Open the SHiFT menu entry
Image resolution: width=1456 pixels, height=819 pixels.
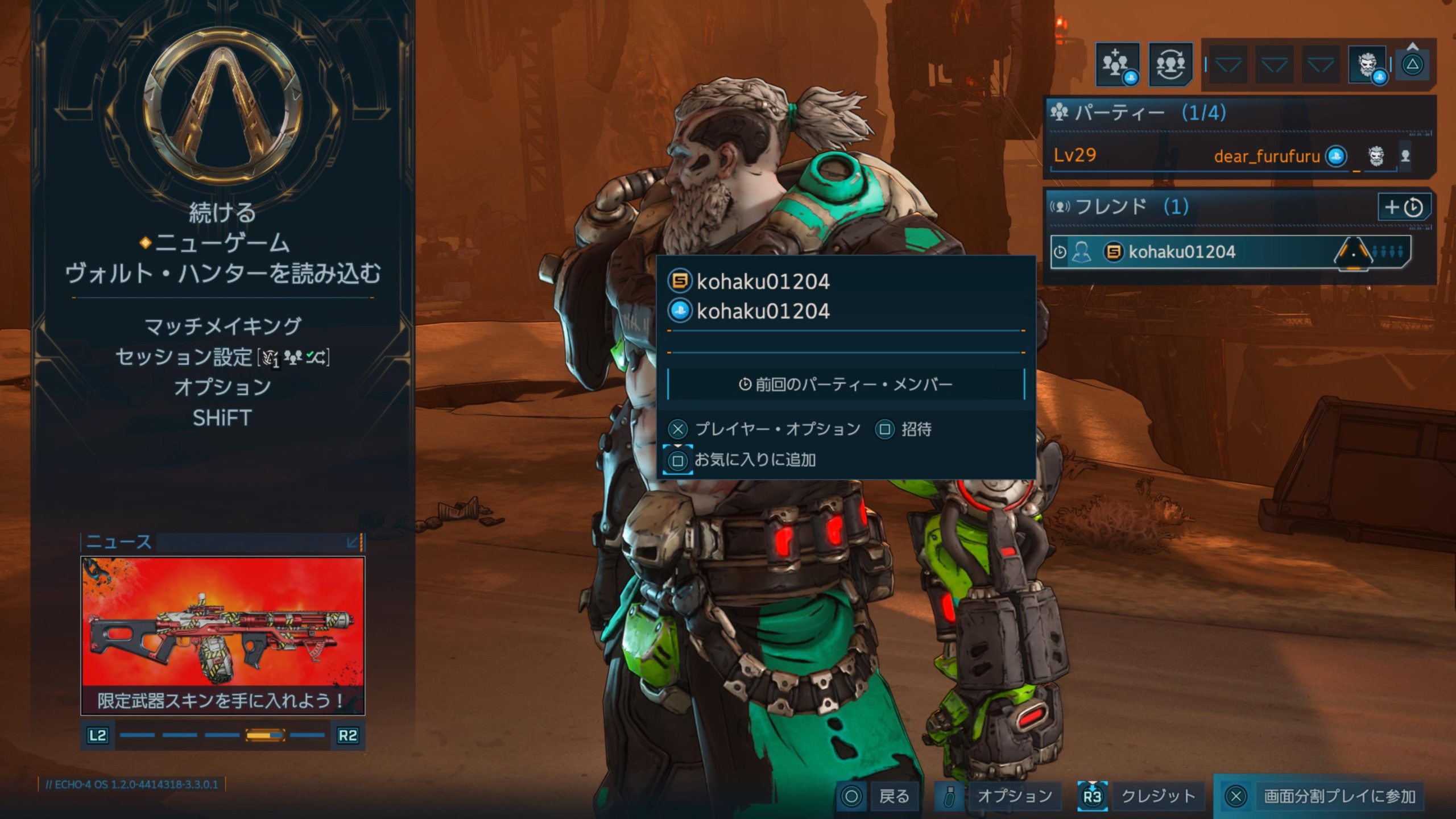click(222, 418)
